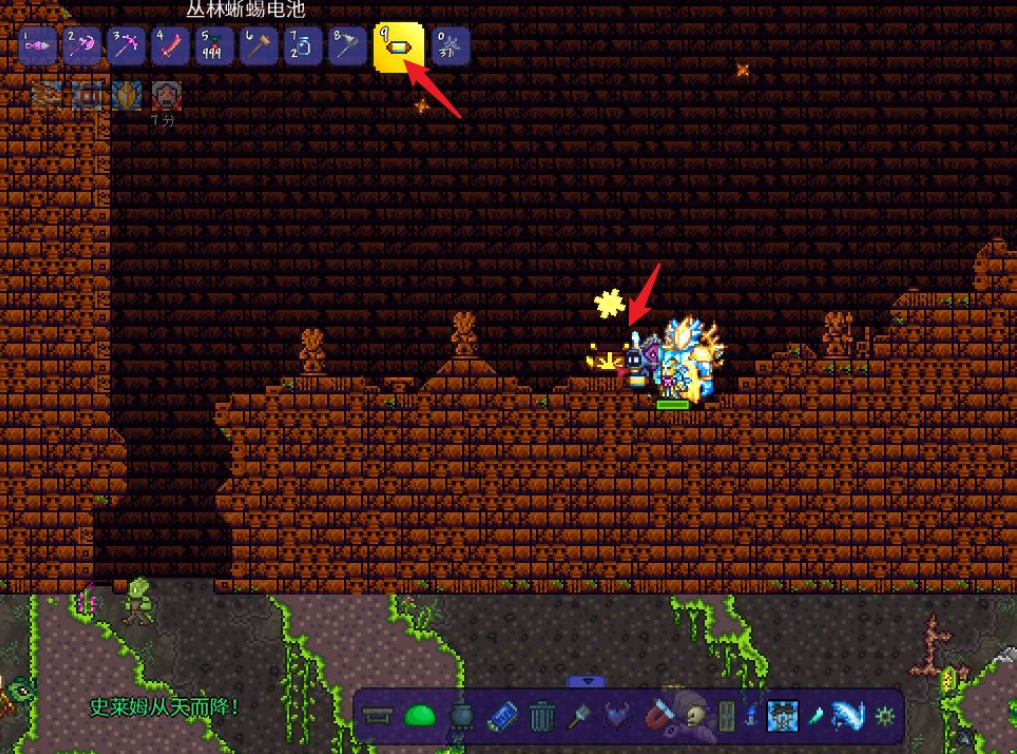
Task: Click the golden shield buff icon
Action: (x=127, y=96)
